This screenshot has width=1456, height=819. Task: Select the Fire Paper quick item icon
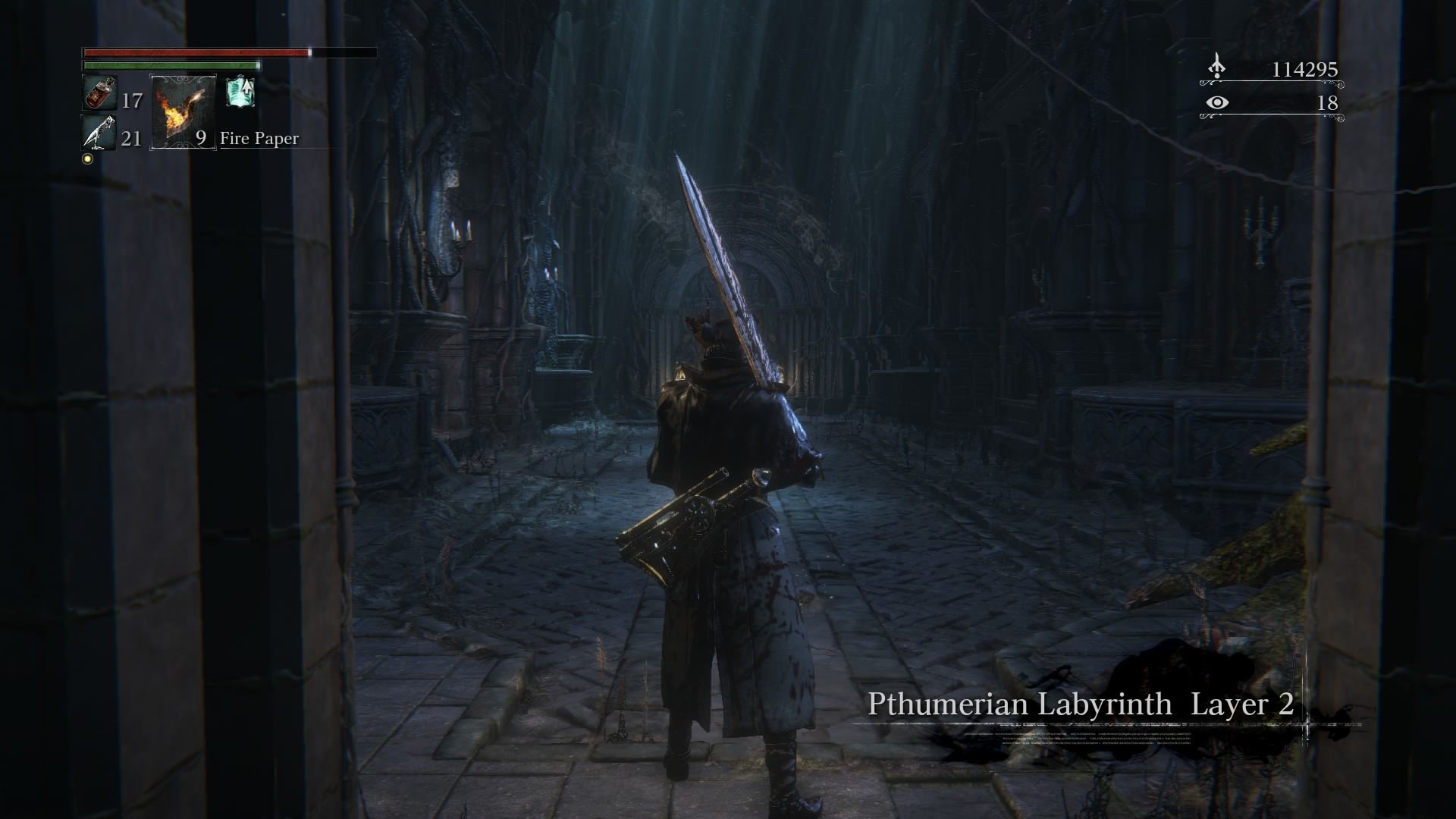click(182, 111)
